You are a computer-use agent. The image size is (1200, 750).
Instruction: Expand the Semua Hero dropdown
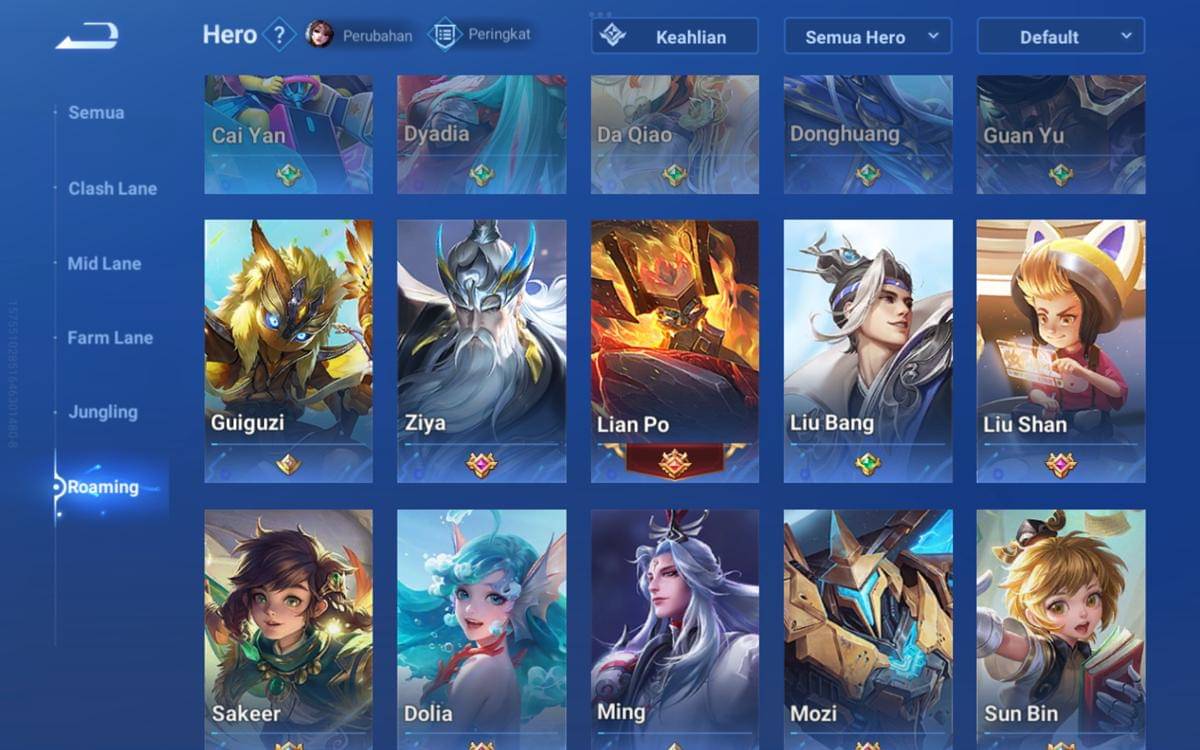pyautogui.click(x=867, y=37)
